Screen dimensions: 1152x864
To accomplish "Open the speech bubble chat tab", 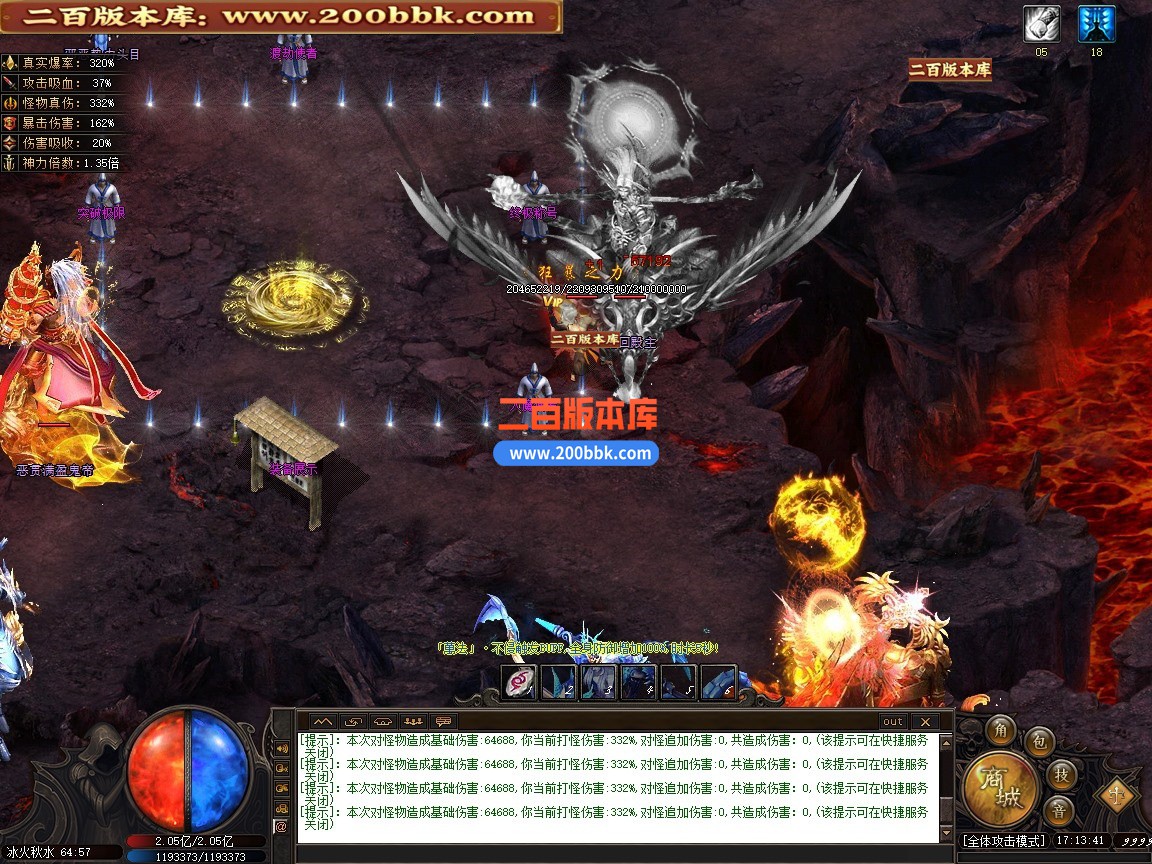I will coord(444,721).
